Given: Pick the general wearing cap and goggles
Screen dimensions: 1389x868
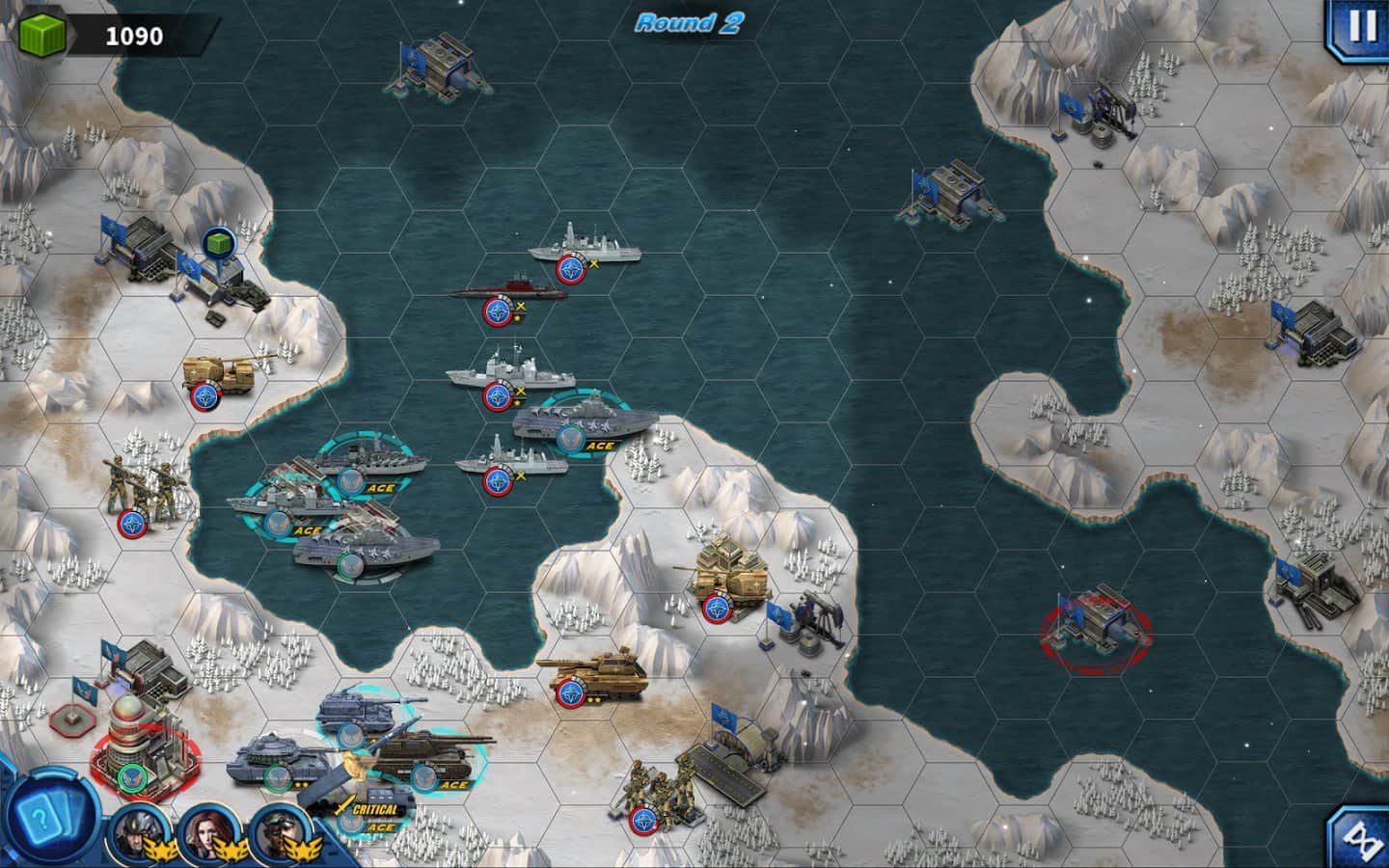Looking at the screenshot, I should click(277, 829).
